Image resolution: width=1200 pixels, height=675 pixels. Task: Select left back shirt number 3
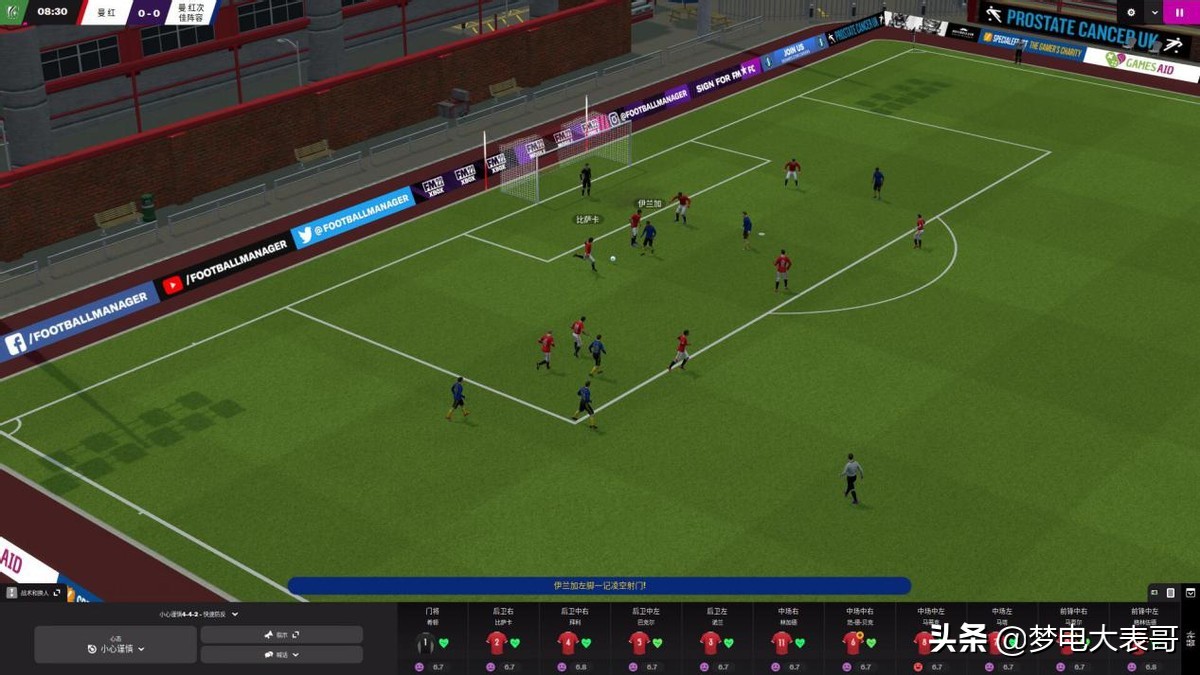point(711,643)
